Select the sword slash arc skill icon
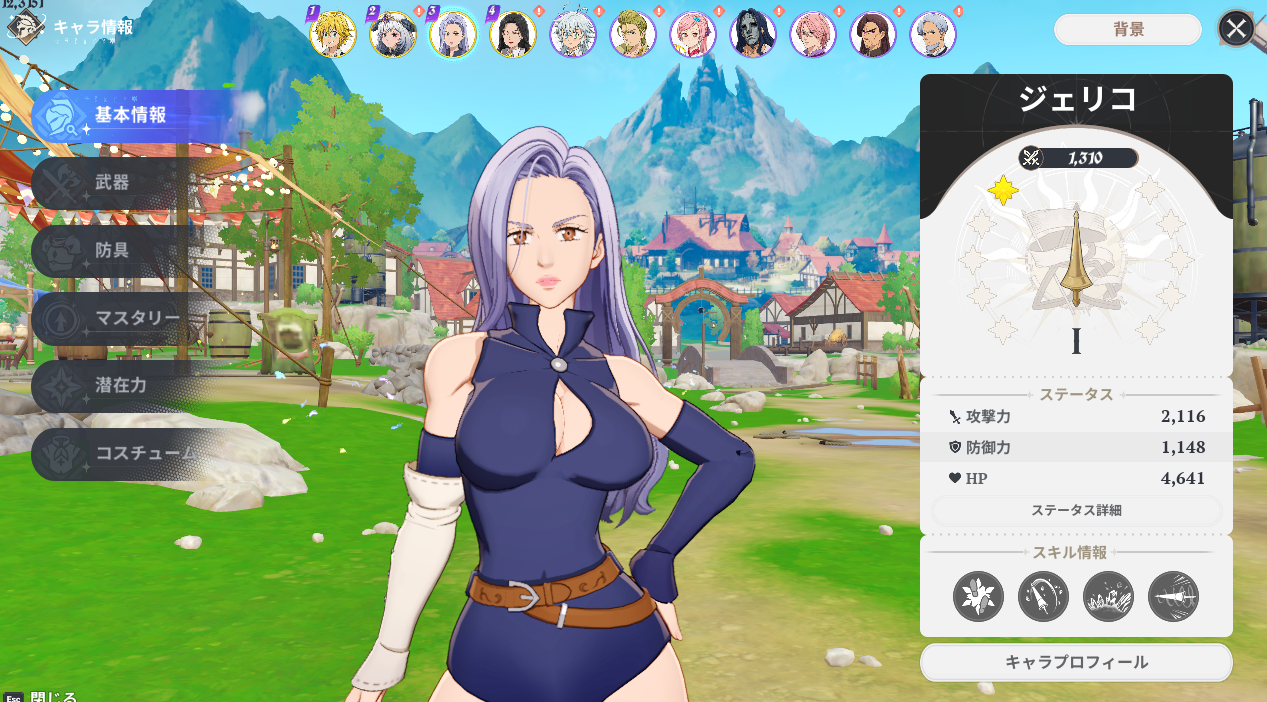This screenshot has width=1267, height=702. click(x=1043, y=597)
